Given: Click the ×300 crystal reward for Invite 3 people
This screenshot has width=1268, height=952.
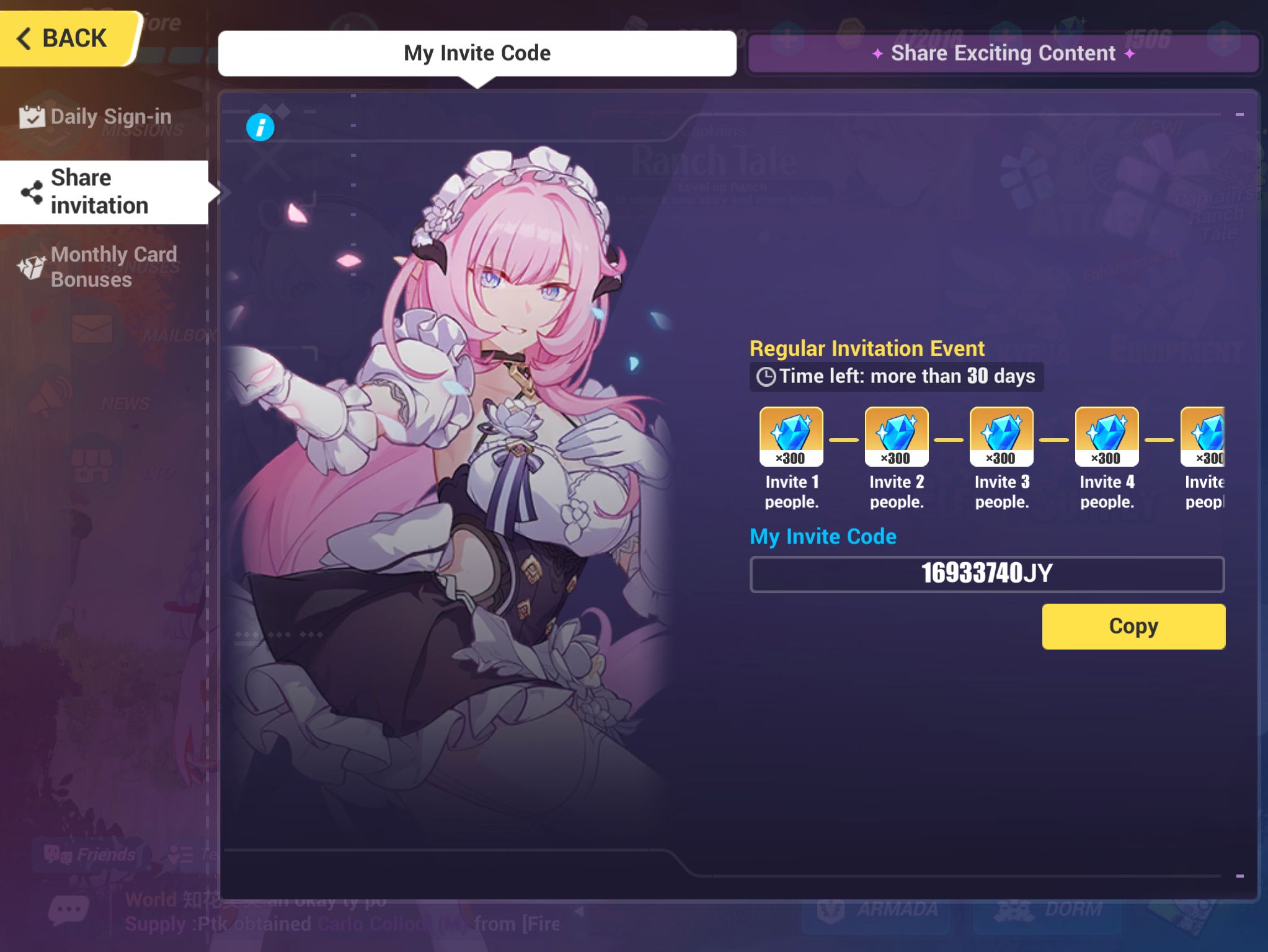Looking at the screenshot, I should pyautogui.click(x=1001, y=436).
